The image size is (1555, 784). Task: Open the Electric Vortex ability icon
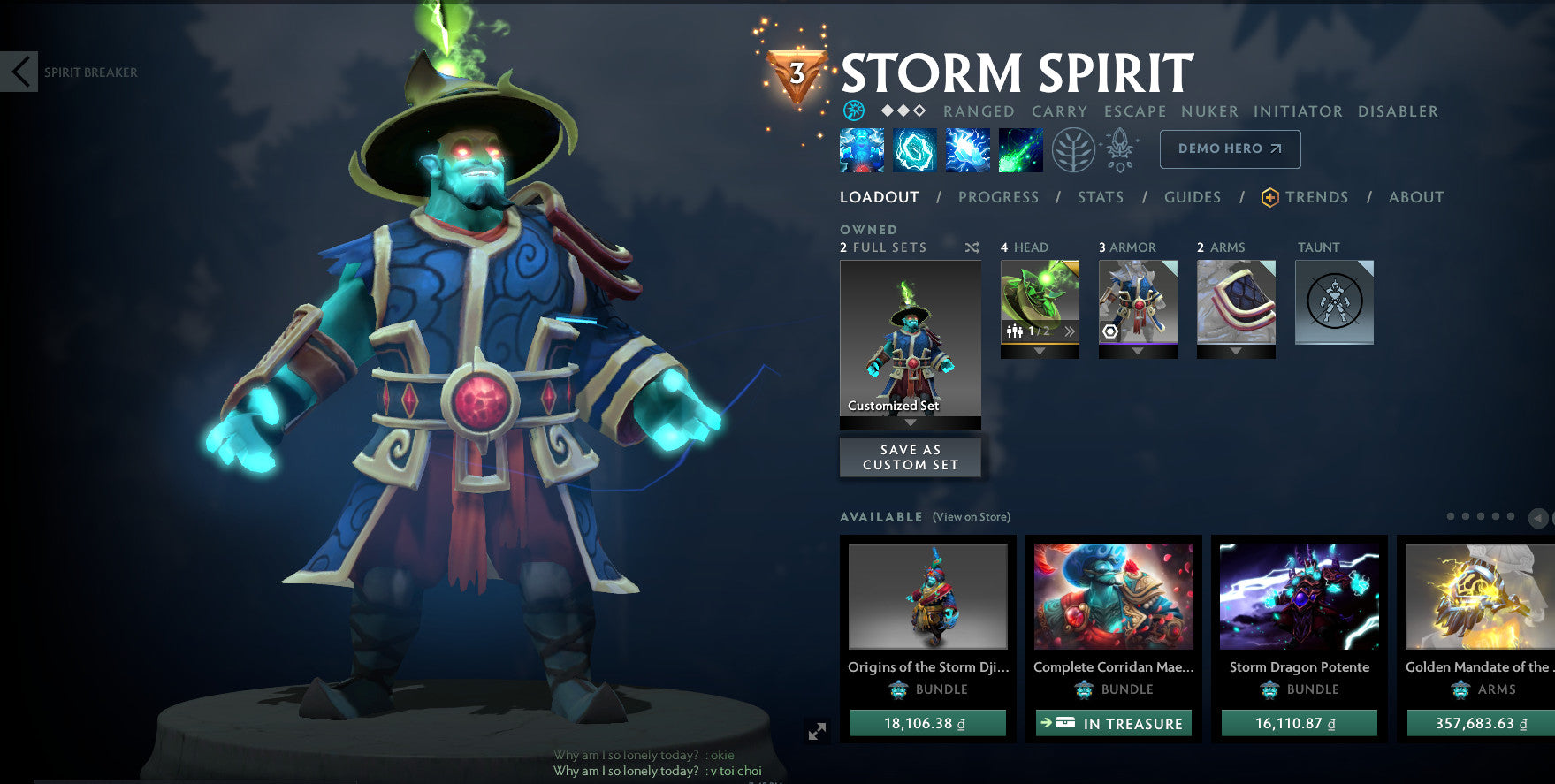(915, 149)
